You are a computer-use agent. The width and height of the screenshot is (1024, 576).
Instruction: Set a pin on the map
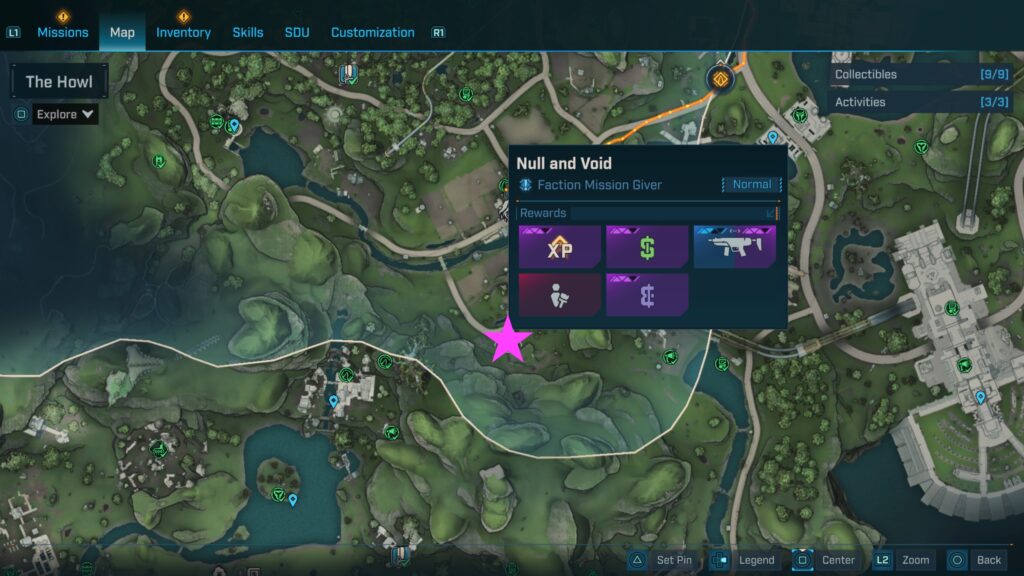[661, 560]
